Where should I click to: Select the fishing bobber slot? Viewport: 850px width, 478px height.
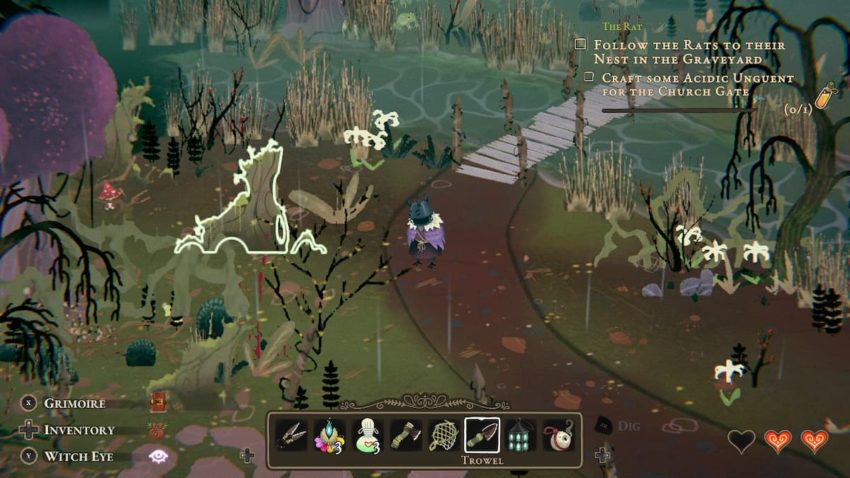[558, 435]
